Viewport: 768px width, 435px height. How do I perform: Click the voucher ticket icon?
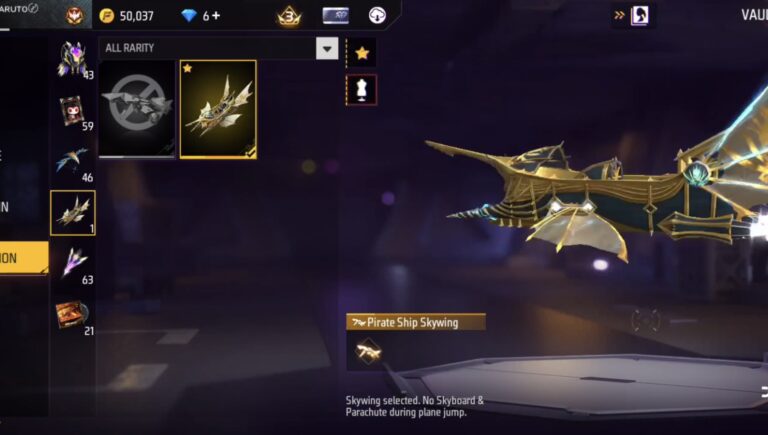click(336, 16)
